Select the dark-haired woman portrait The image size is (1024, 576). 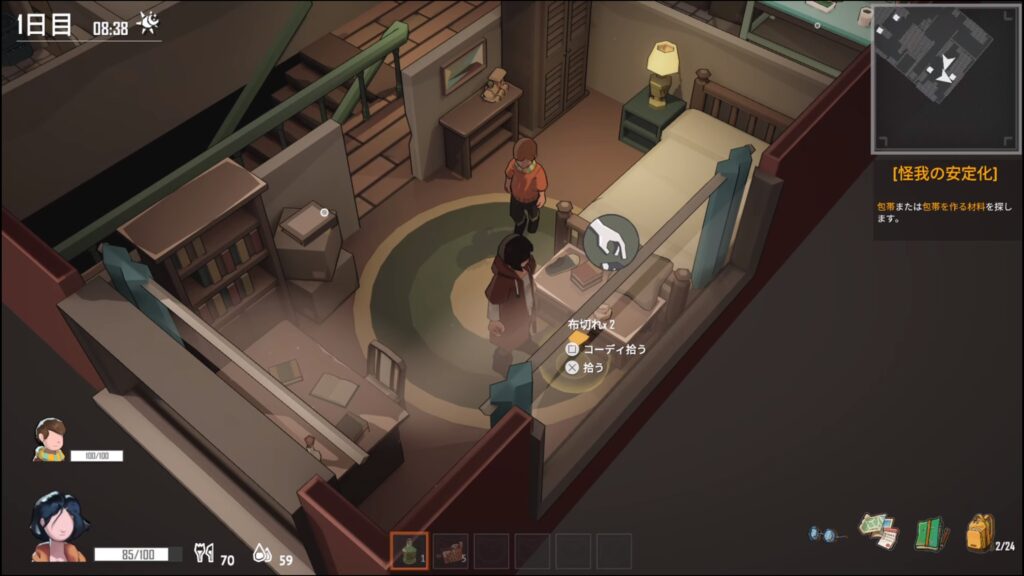point(58,525)
